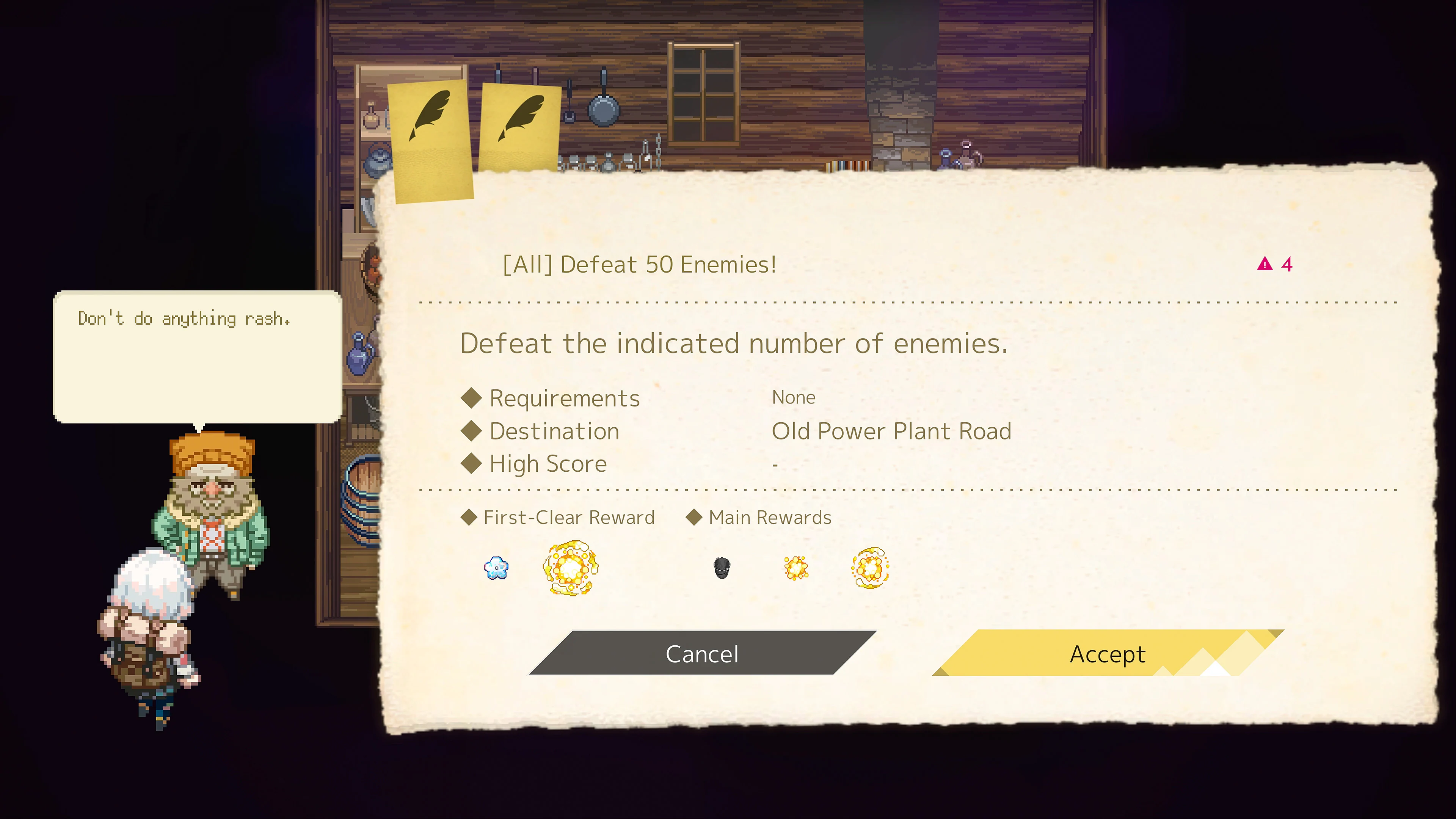The image size is (1456, 819).
Task: Click the diamond beside First-Clear Reward label
Action: pyautogui.click(x=469, y=516)
